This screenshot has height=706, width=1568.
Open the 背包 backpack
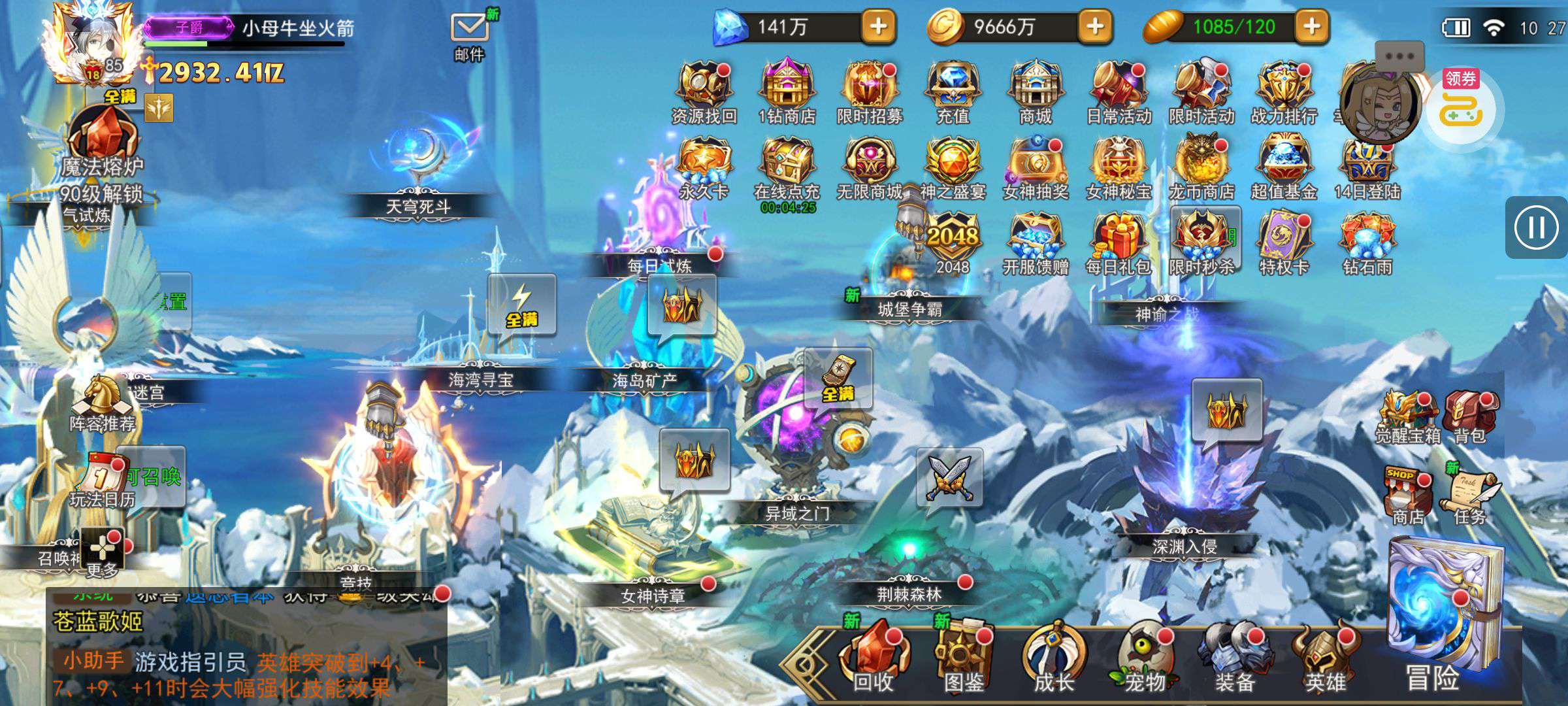point(1469,417)
